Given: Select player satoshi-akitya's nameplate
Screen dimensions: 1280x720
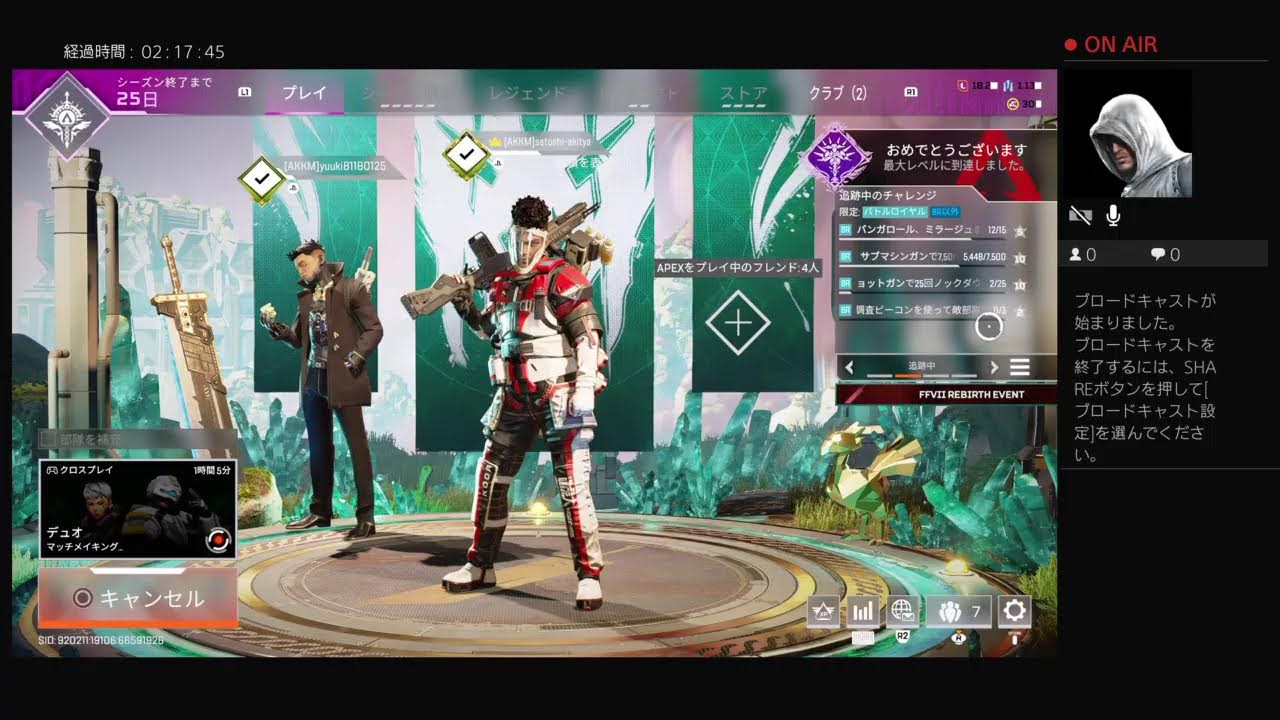Looking at the screenshot, I should 547,143.
